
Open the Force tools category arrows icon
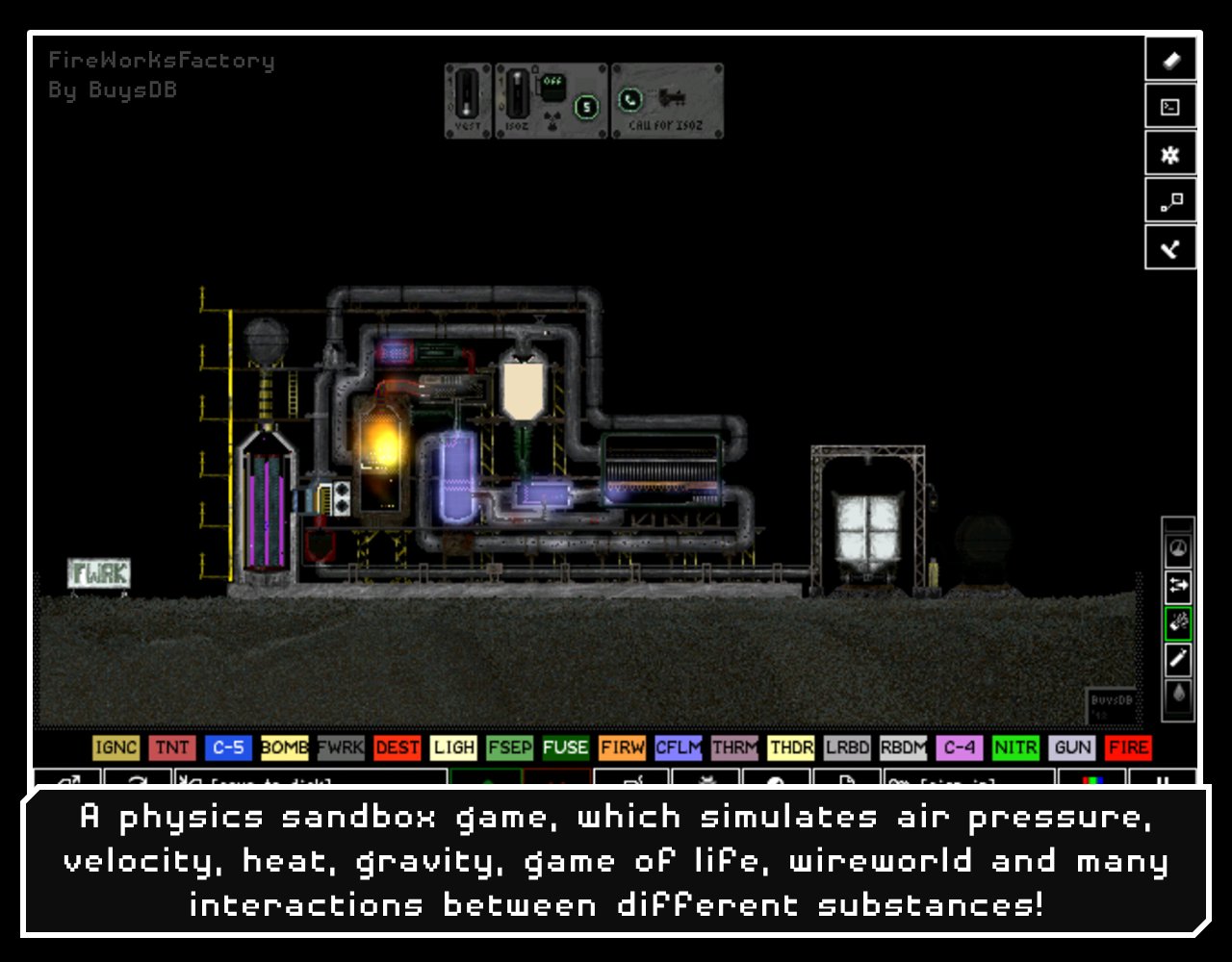click(1176, 587)
